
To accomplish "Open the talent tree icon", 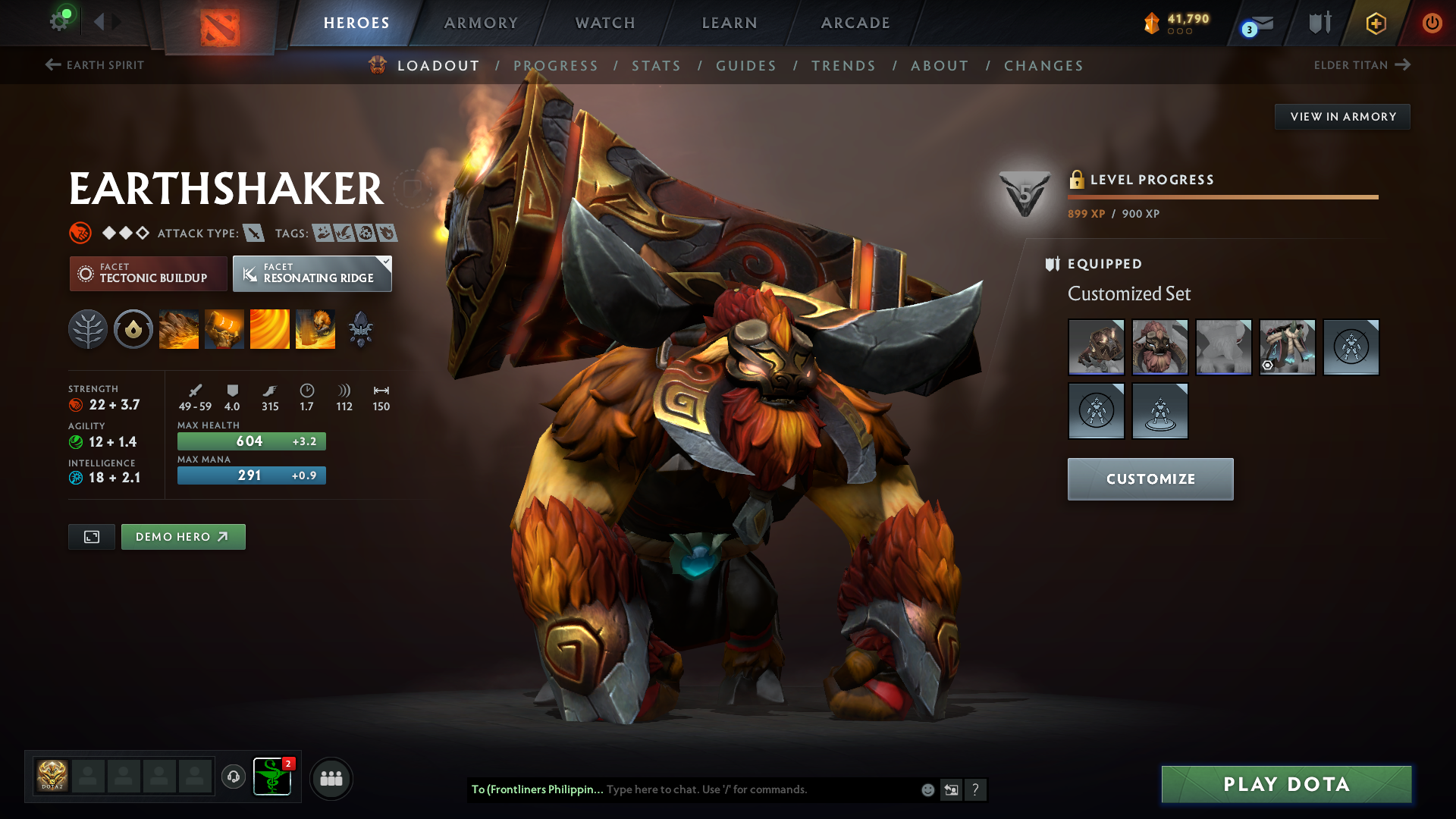I will (88, 330).
